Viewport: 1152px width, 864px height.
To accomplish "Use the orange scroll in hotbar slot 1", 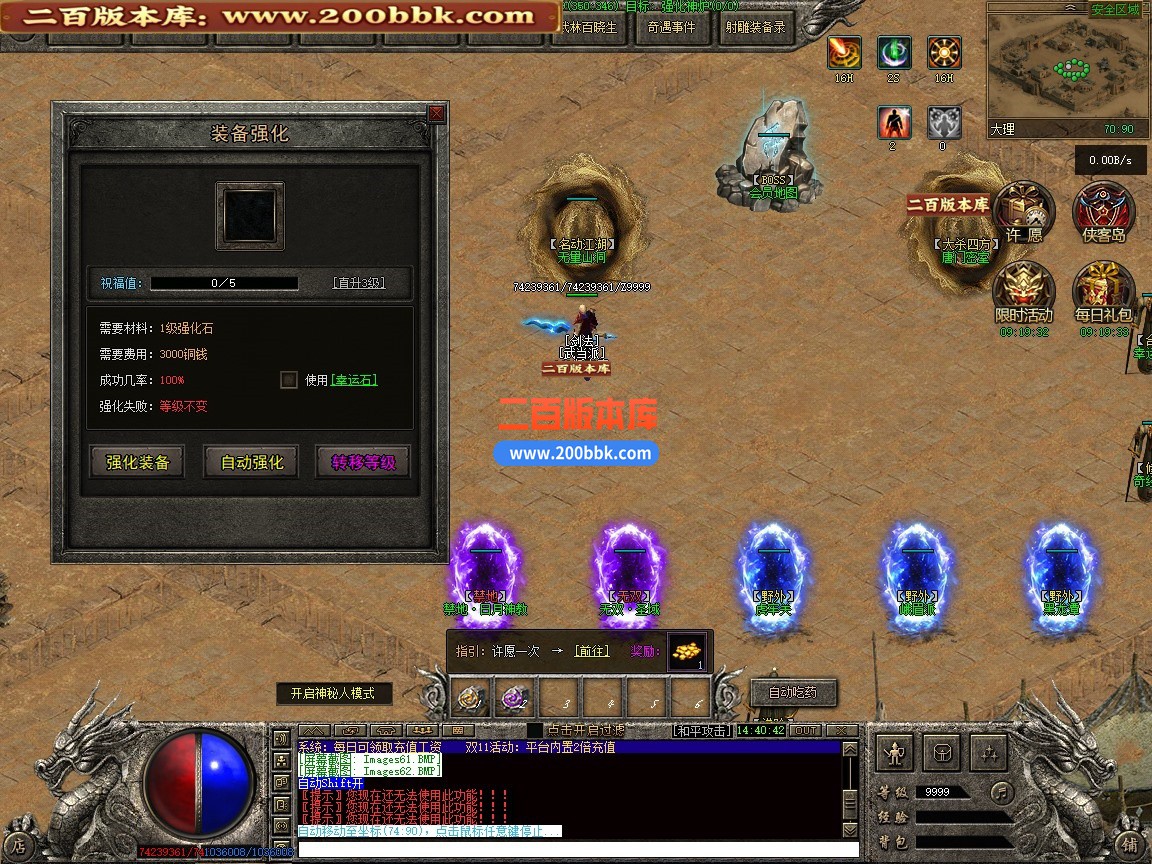I will [x=472, y=697].
